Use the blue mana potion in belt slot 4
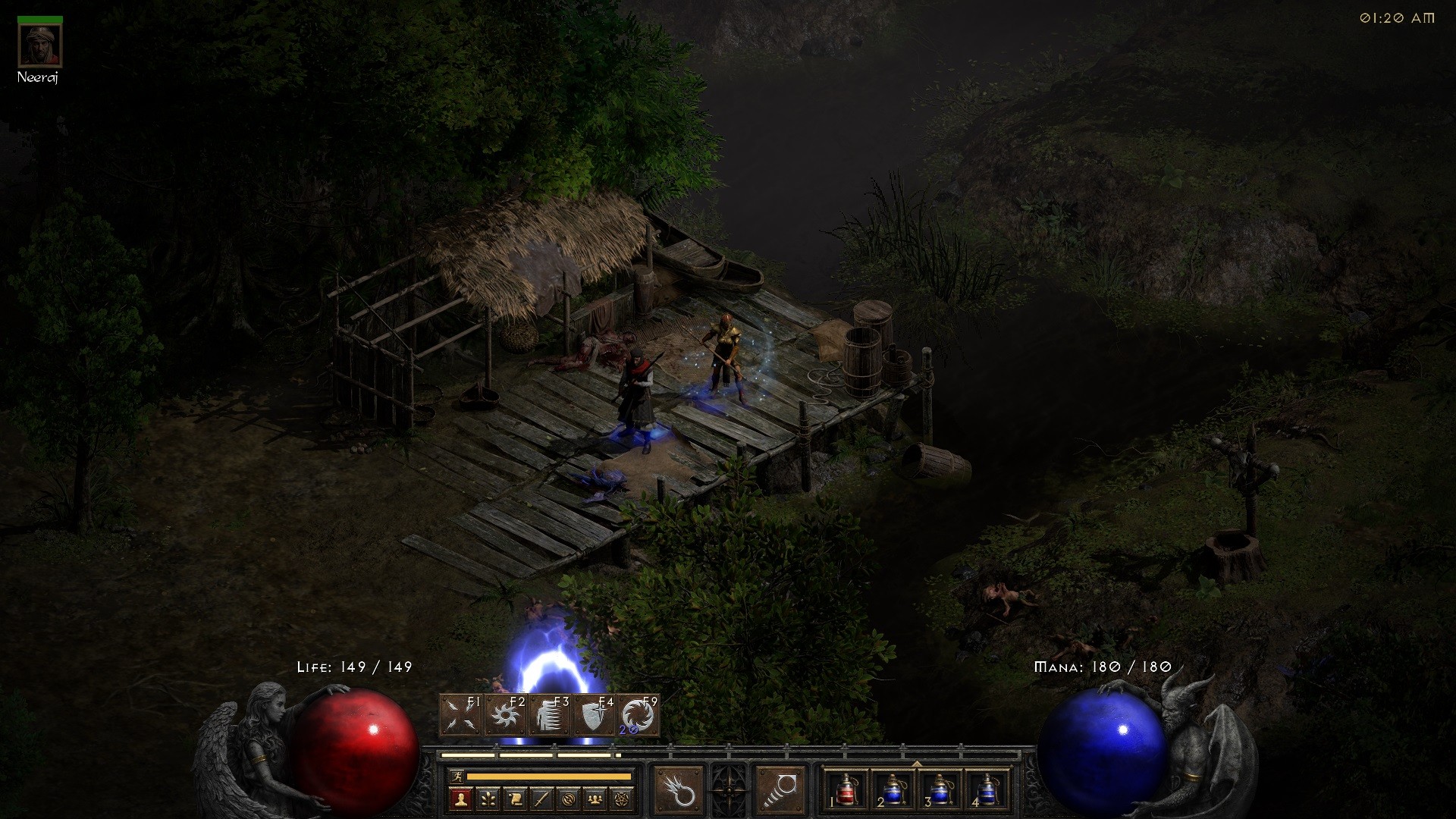The image size is (1456, 819). pyautogui.click(x=986, y=789)
